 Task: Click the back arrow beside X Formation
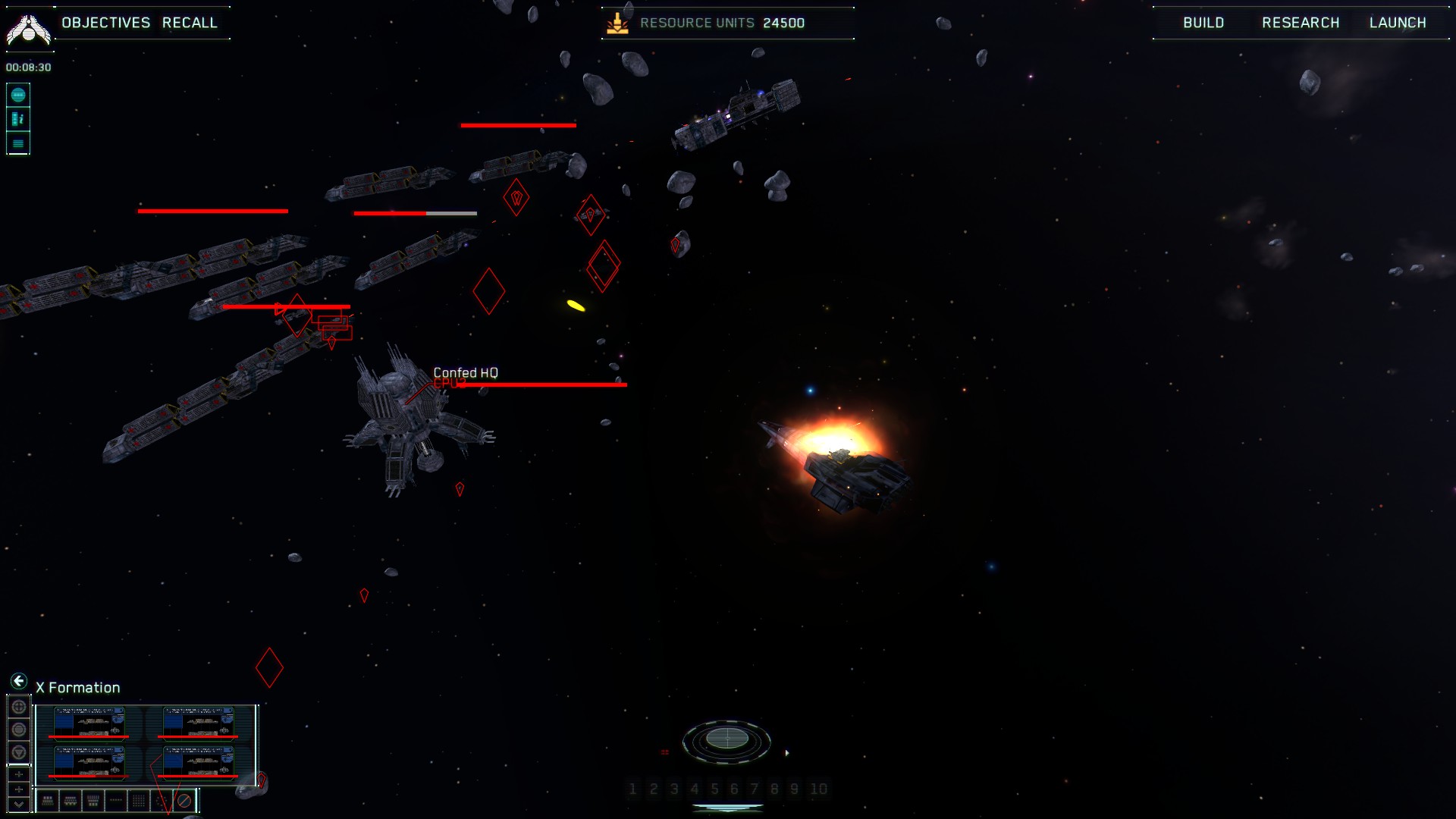tap(19, 681)
